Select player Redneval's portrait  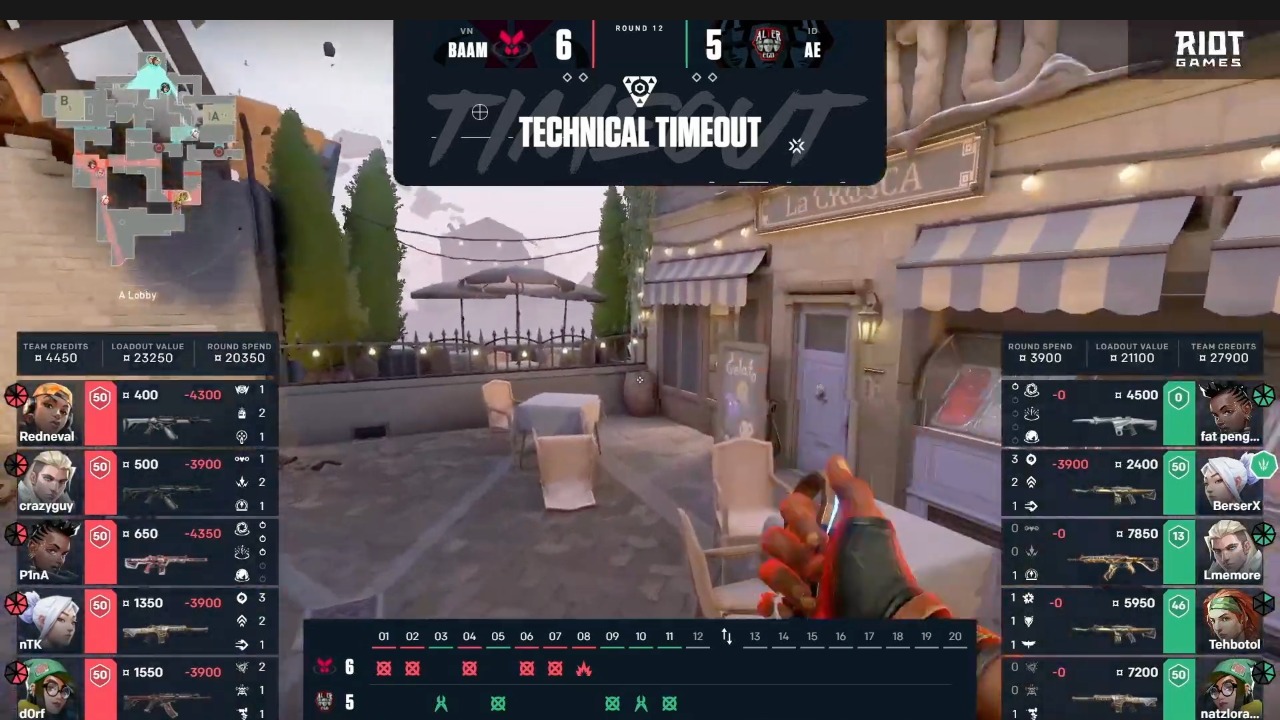pyautogui.click(x=48, y=411)
